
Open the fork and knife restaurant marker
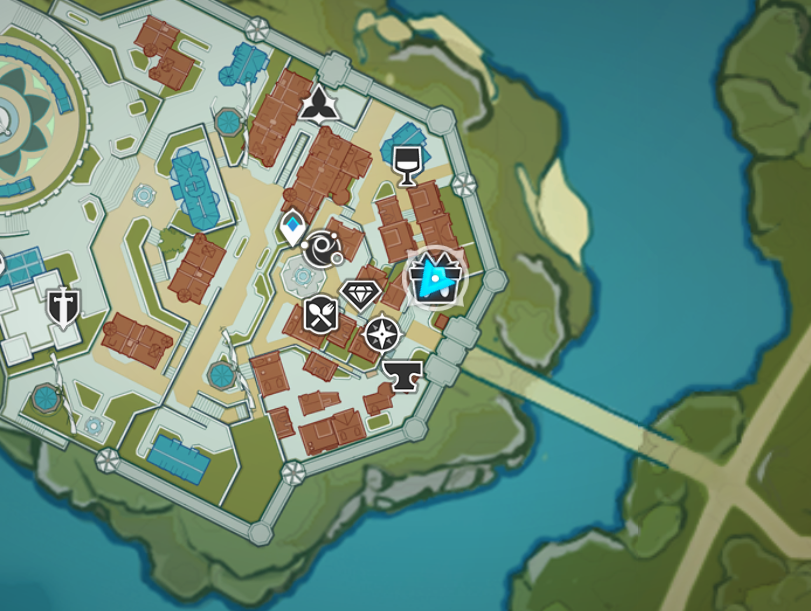coord(321,315)
